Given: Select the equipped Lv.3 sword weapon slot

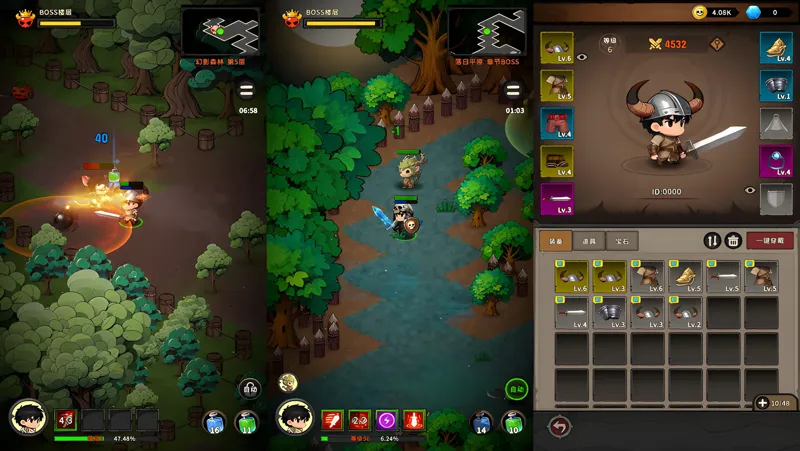Looking at the screenshot, I should (x=557, y=198).
